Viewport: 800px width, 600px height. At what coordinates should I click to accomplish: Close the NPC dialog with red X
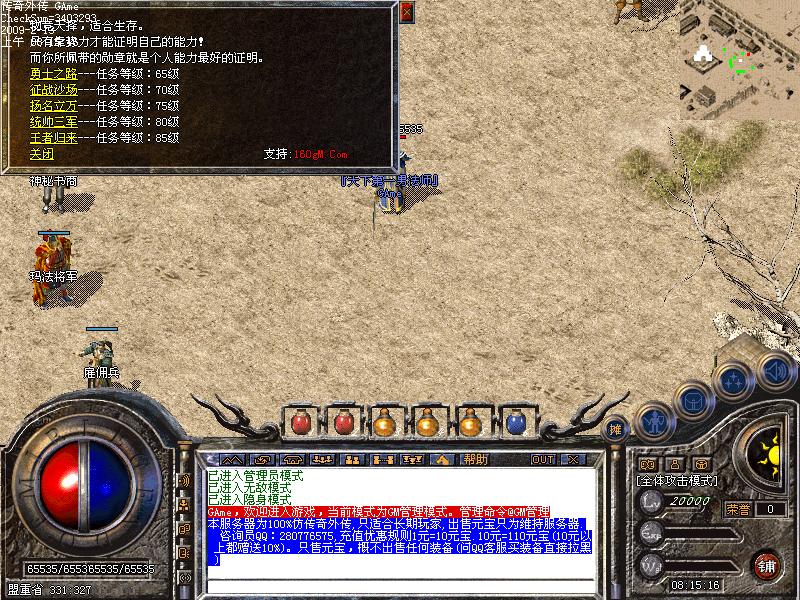(x=406, y=13)
